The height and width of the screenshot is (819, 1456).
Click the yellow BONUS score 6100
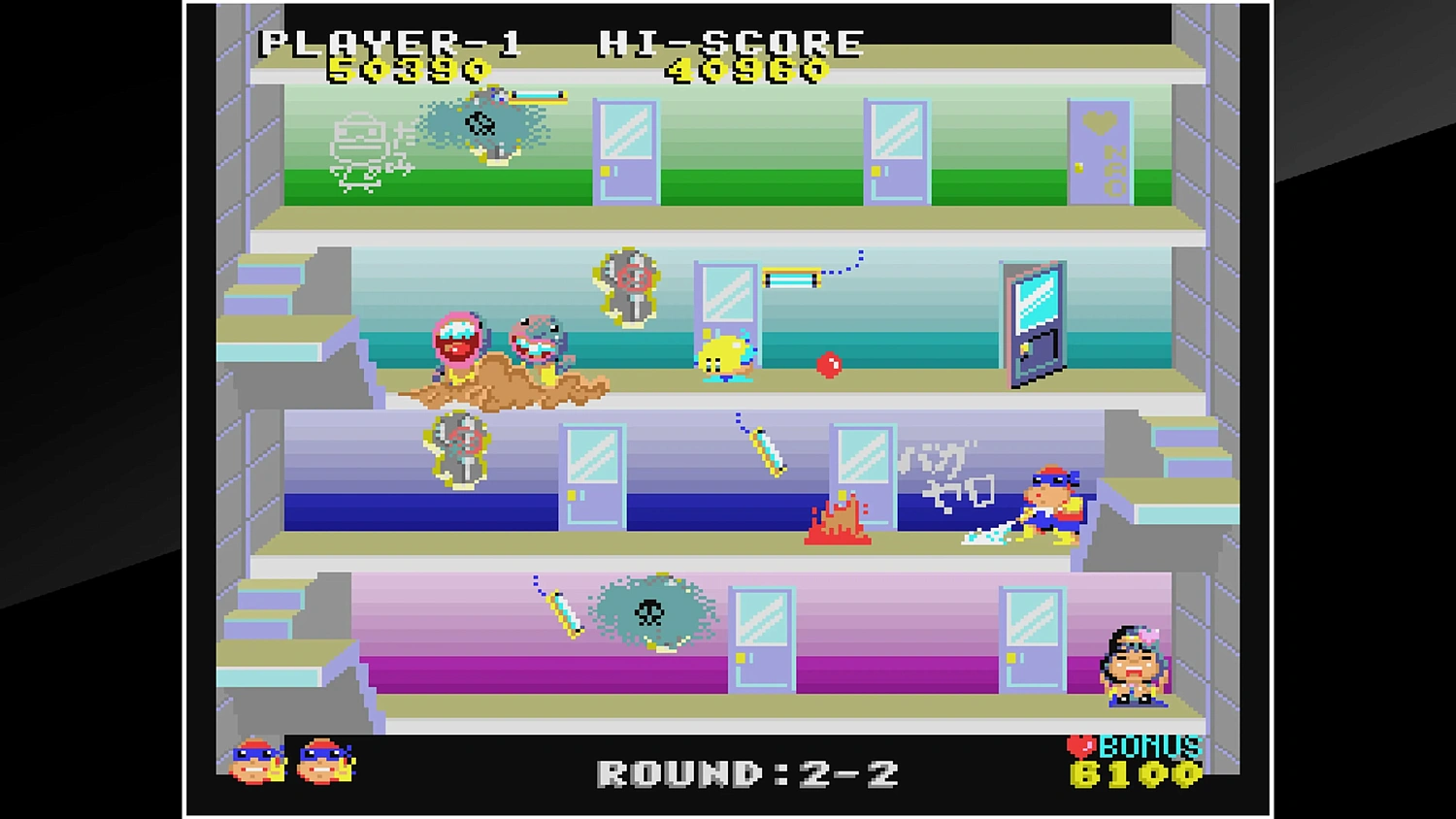pos(1136,776)
